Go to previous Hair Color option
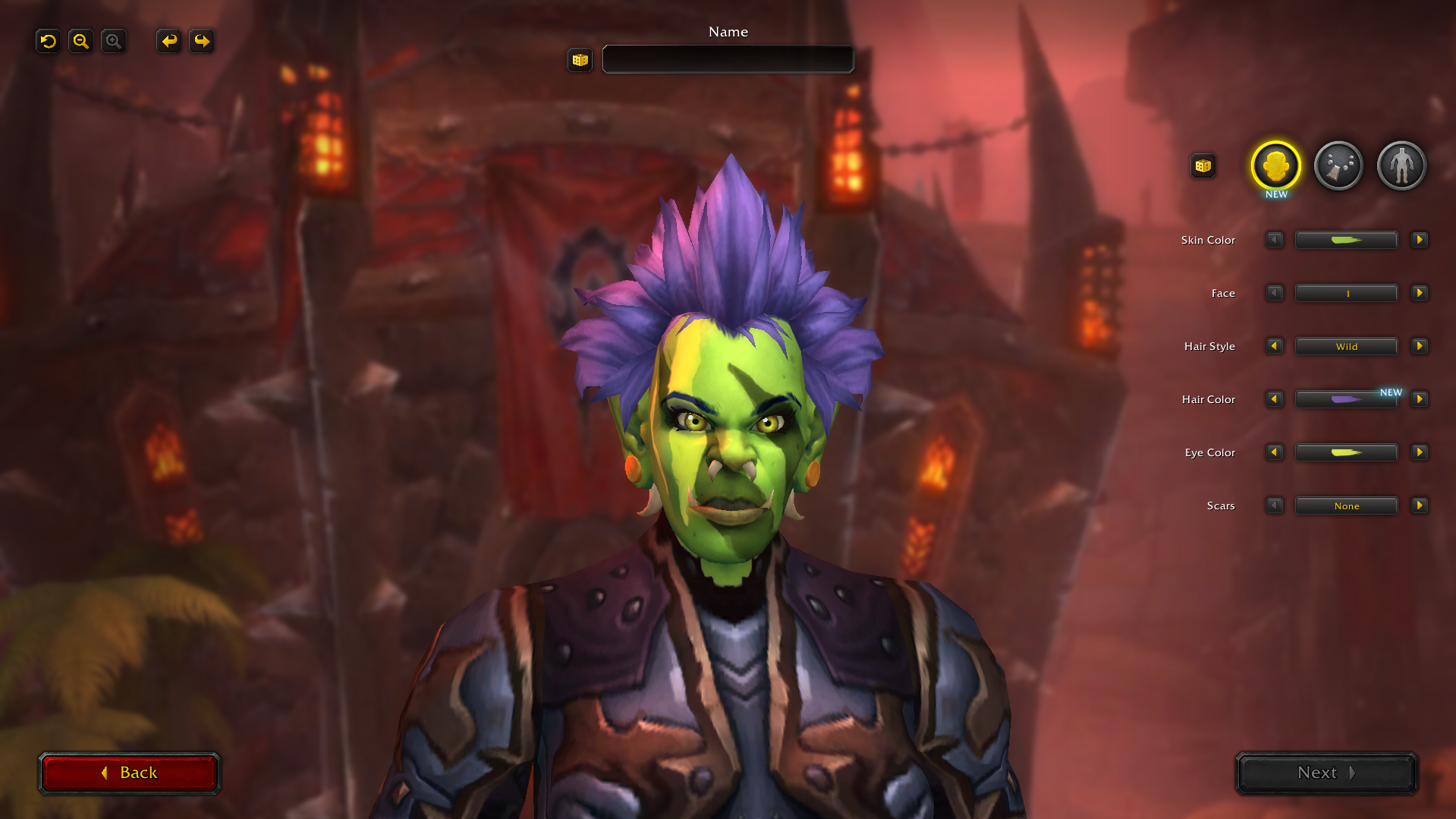This screenshot has width=1456, height=819. (x=1274, y=399)
